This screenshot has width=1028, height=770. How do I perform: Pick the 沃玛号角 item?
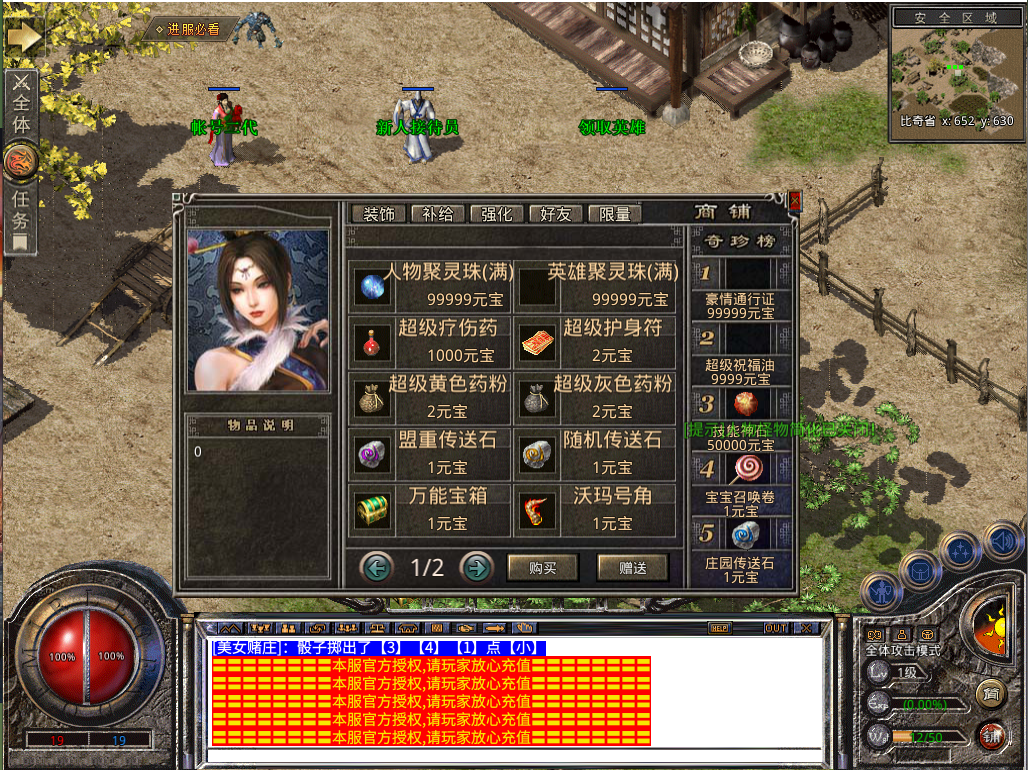click(x=596, y=510)
